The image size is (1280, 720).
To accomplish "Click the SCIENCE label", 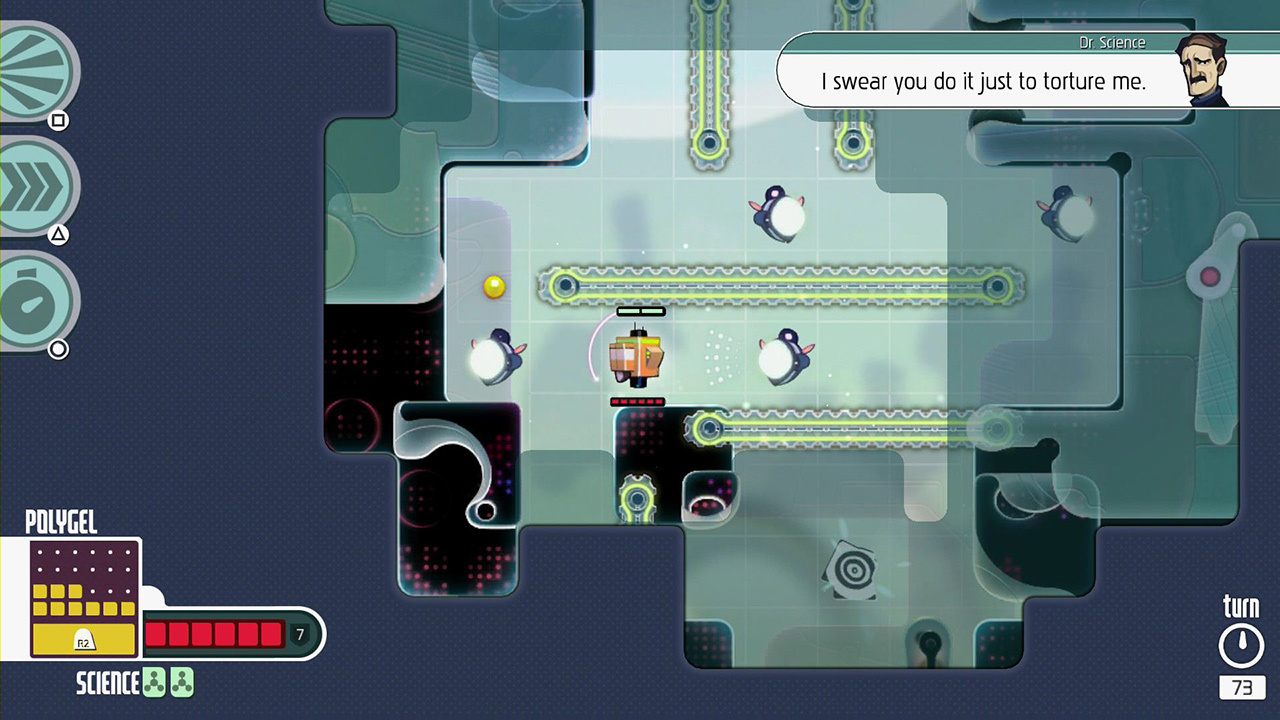I will pyautogui.click(x=105, y=683).
